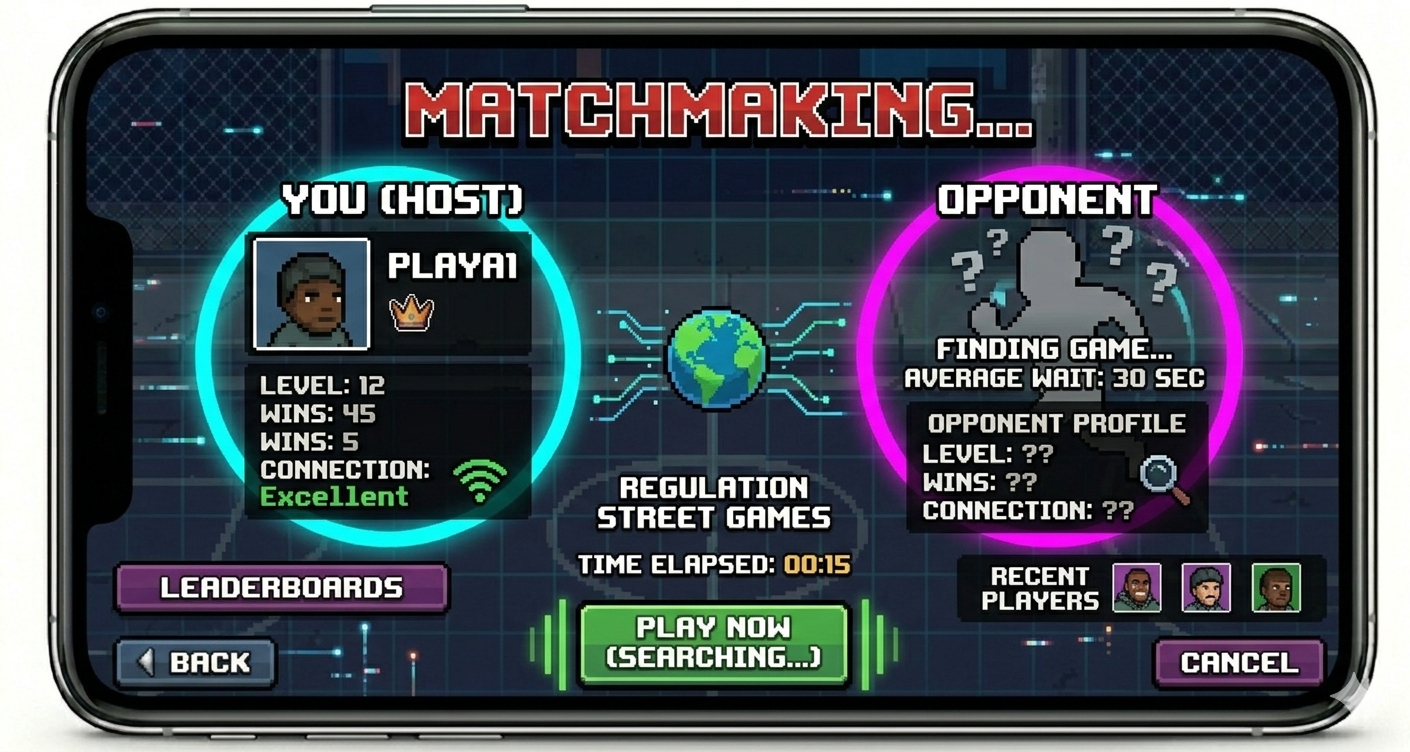Image resolution: width=1410 pixels, height=752 pixels.
Task: Switch to the OPPONENT panel
Action: pyautogui.click(x=1050, y=200)
